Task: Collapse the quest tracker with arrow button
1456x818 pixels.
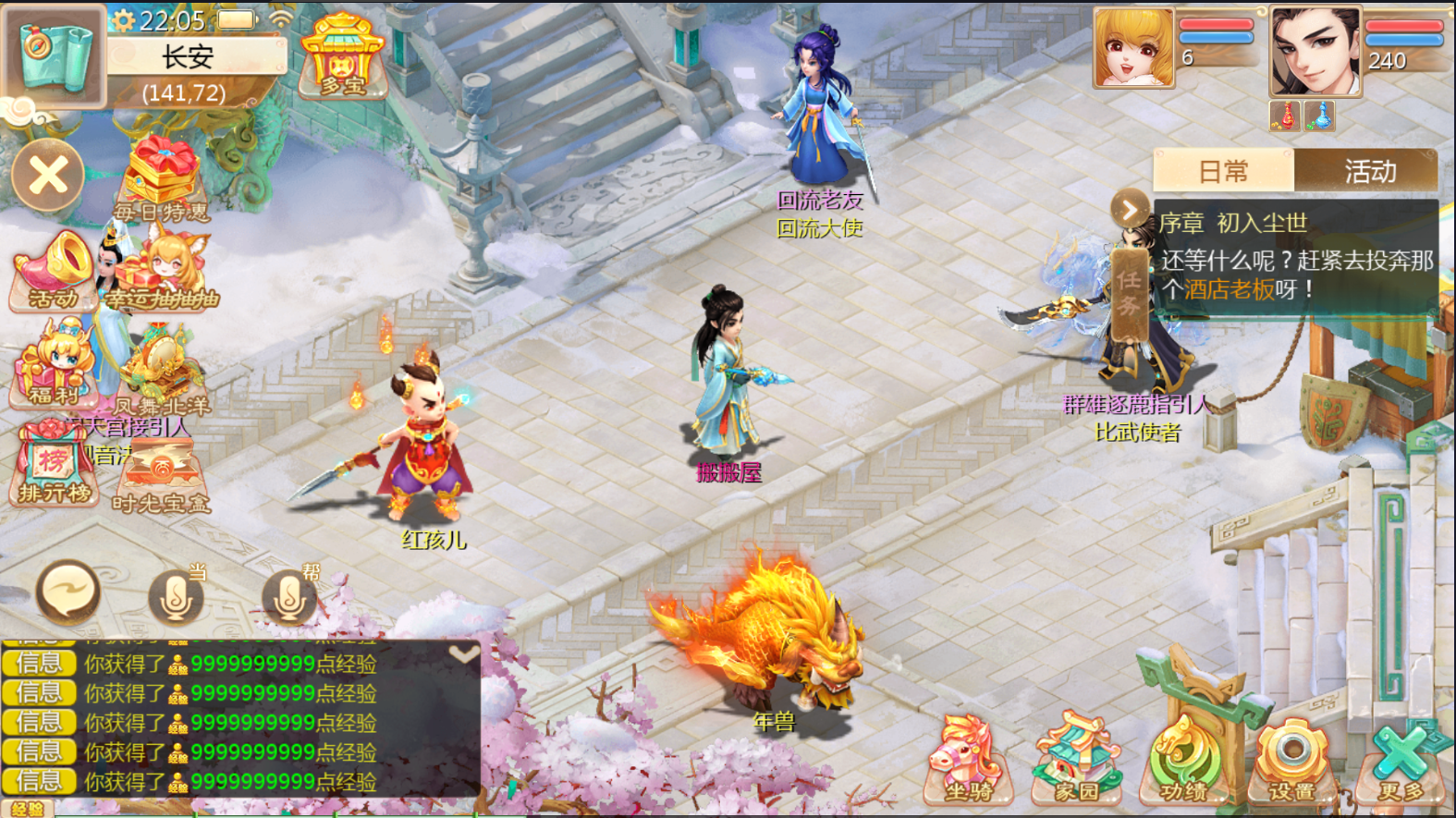Action: [x=1130, y=211]
